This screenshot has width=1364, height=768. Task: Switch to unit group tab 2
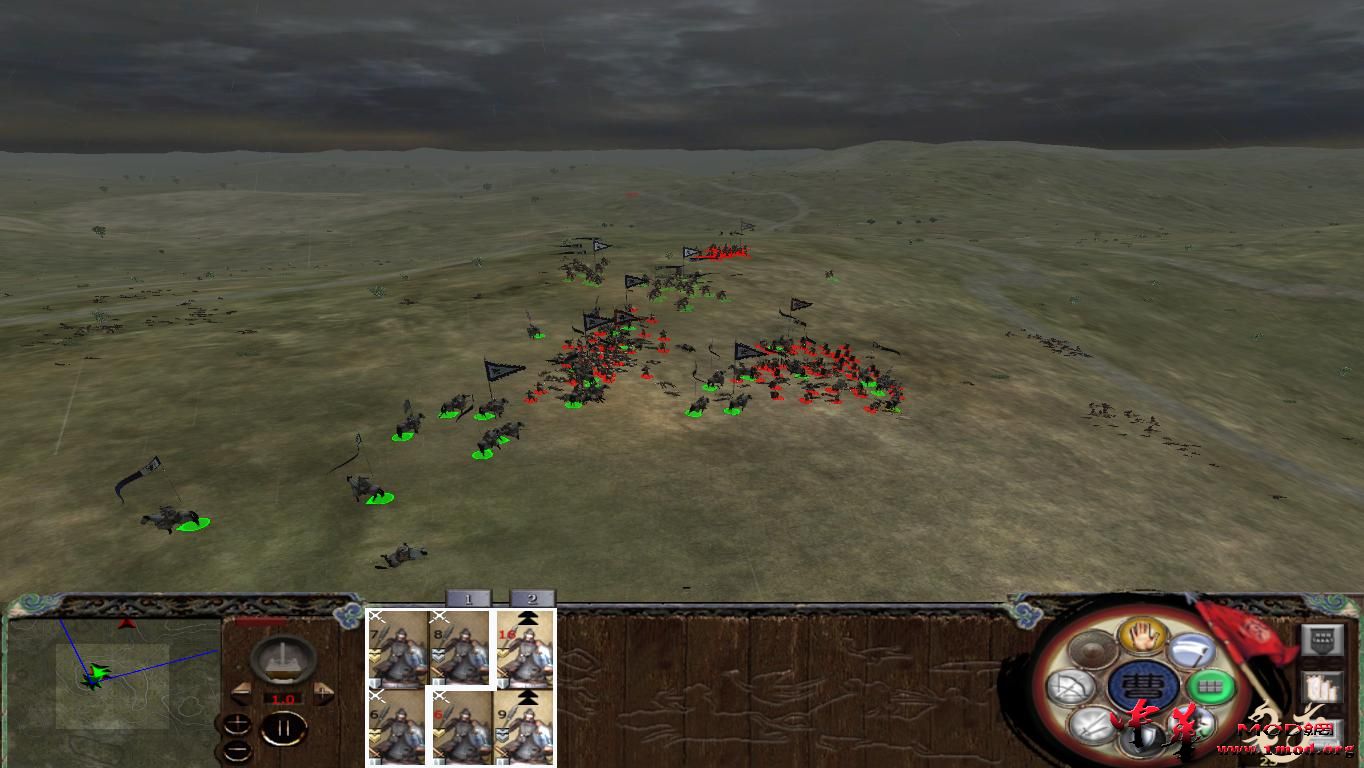pos(531,598)
